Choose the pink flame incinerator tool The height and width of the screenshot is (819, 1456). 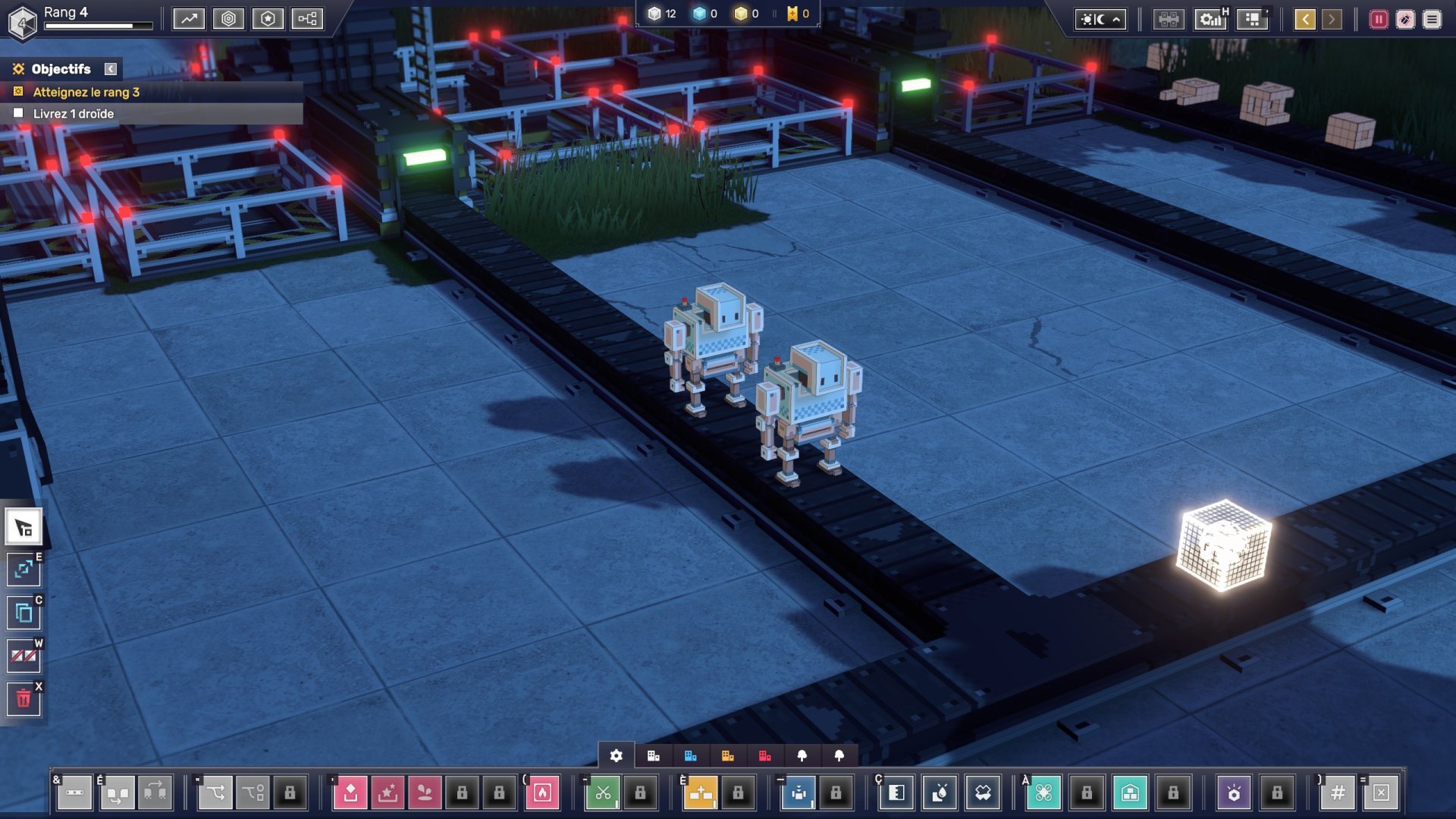(x=542, y=792)
